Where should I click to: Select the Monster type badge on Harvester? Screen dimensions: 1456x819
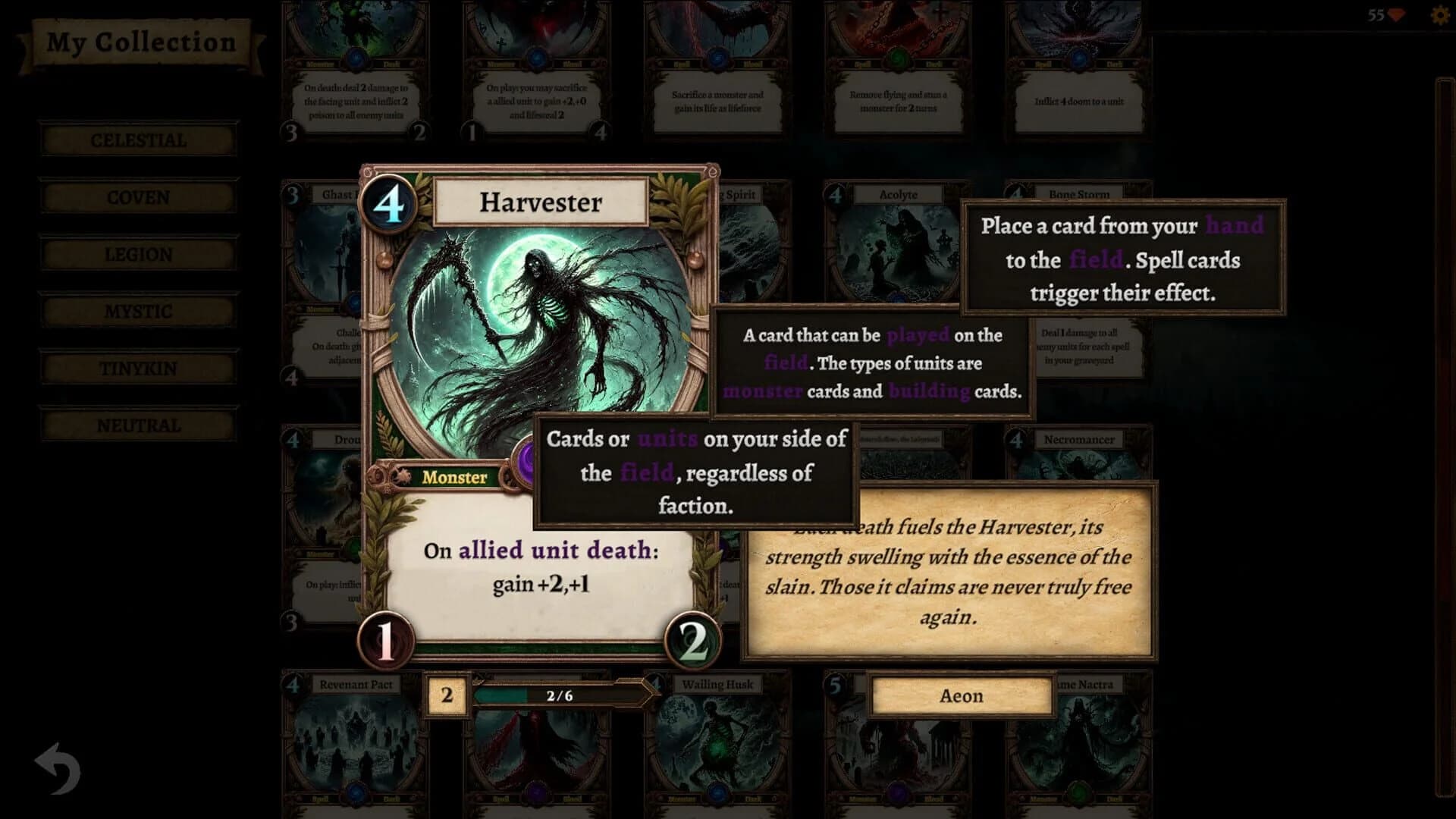click(x=453, y=478)
